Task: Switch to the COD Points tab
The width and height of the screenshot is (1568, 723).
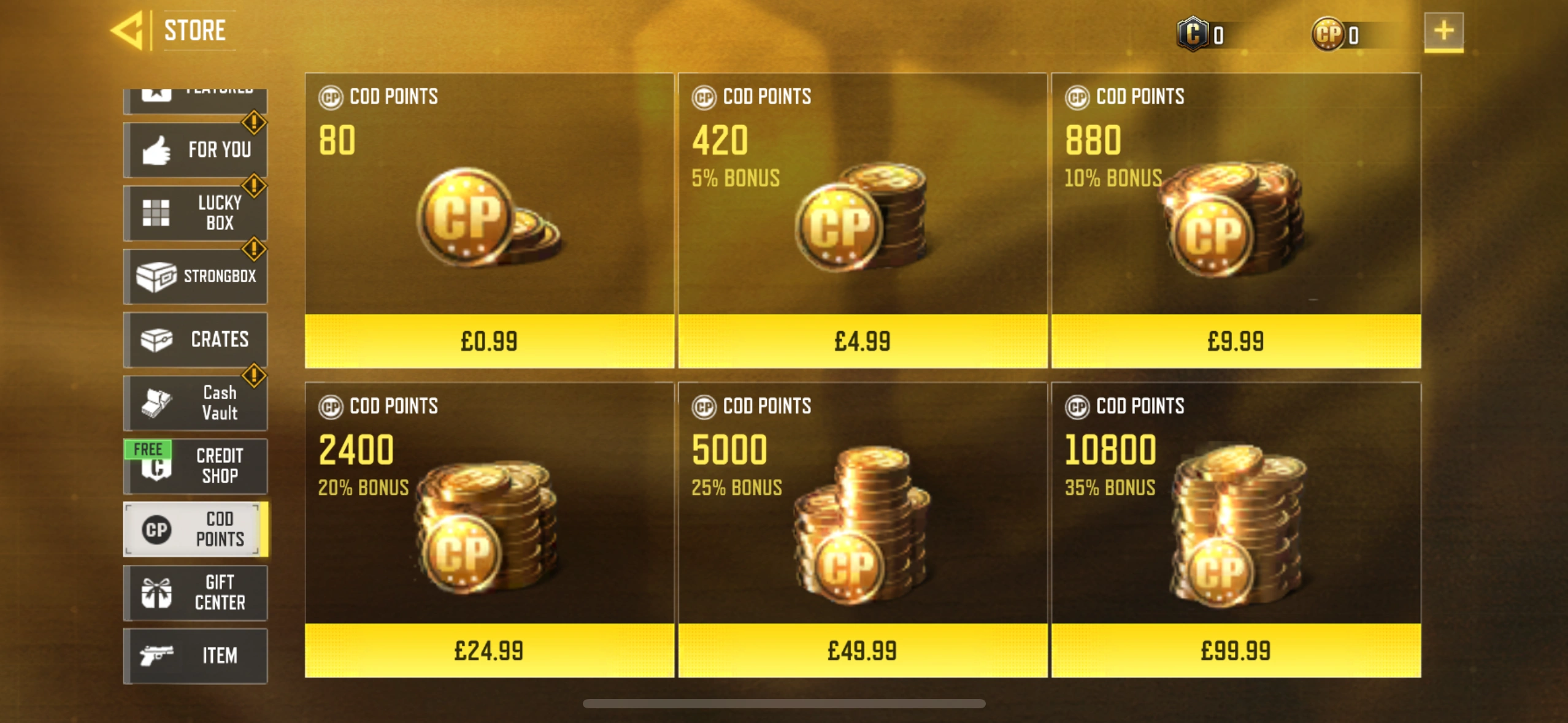Action: 196,529
